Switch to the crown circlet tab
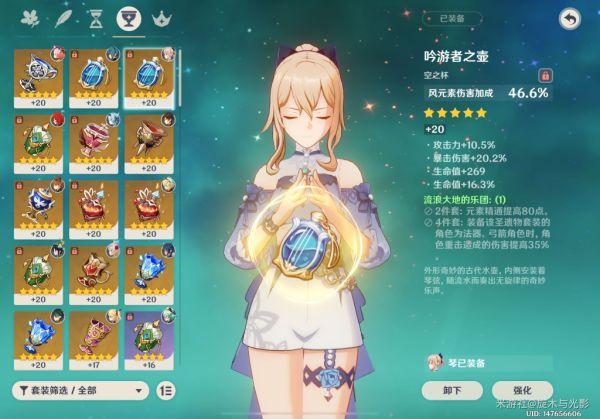The width and height of the screenshot is (600, 419). pos(159,18)
